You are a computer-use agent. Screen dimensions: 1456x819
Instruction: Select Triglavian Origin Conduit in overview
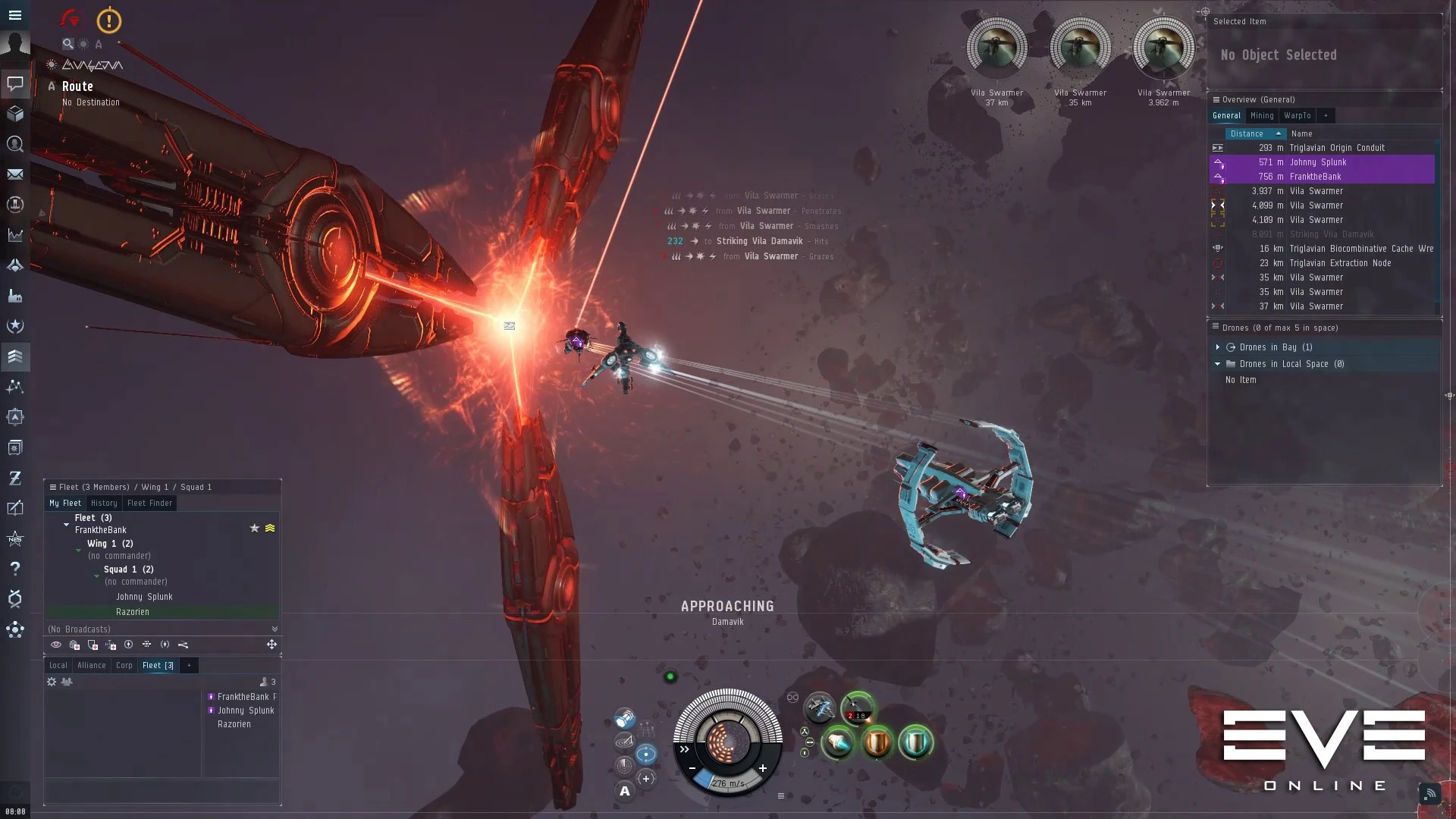pyautogui.click(x=1336, y=148)
